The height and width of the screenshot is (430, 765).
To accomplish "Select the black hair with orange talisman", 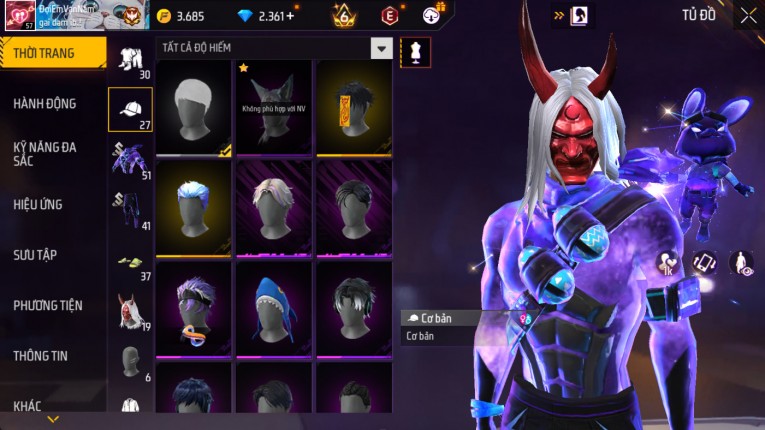I will (354, 107).
